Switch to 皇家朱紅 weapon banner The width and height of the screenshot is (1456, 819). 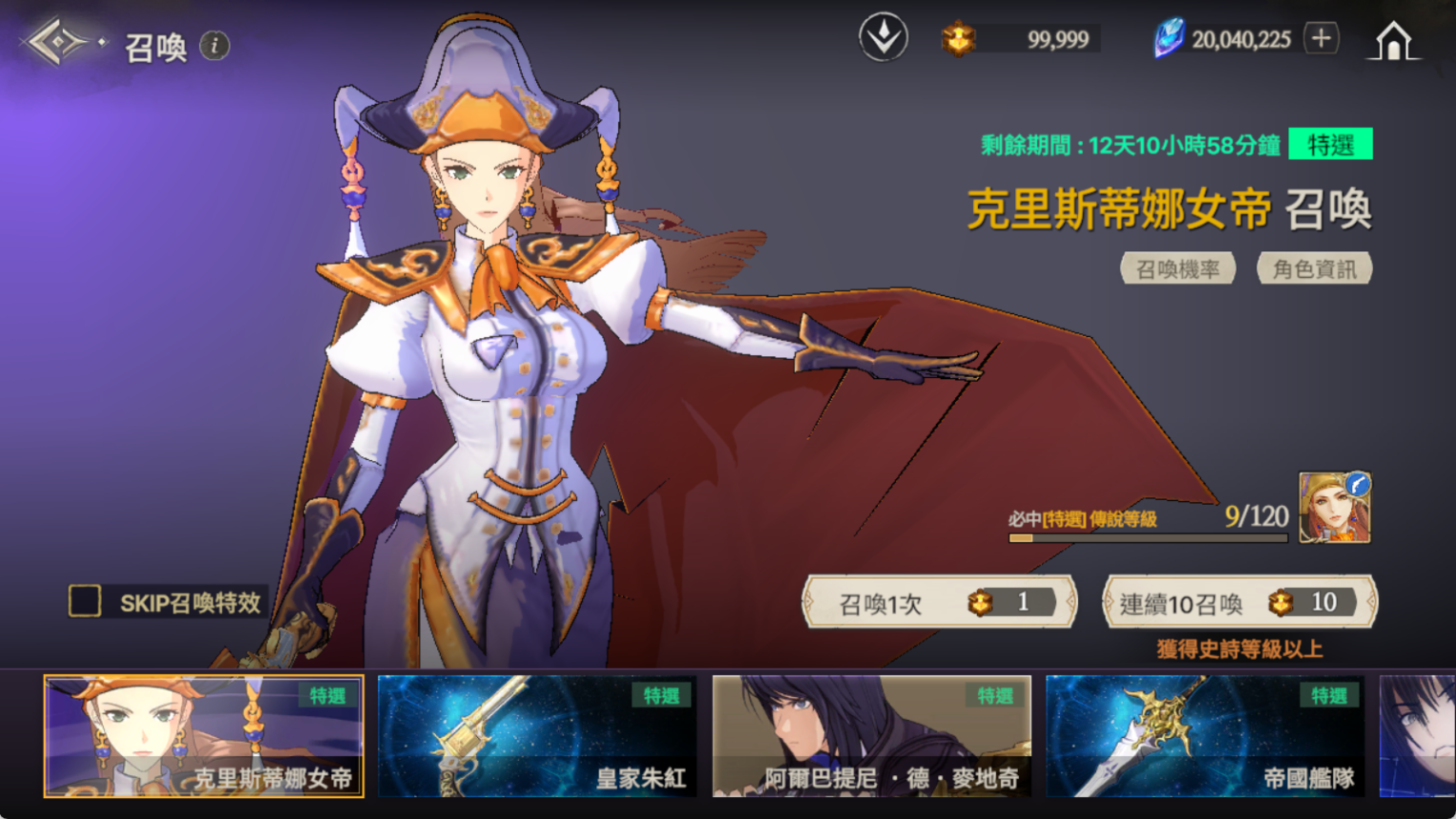(537, 736)
